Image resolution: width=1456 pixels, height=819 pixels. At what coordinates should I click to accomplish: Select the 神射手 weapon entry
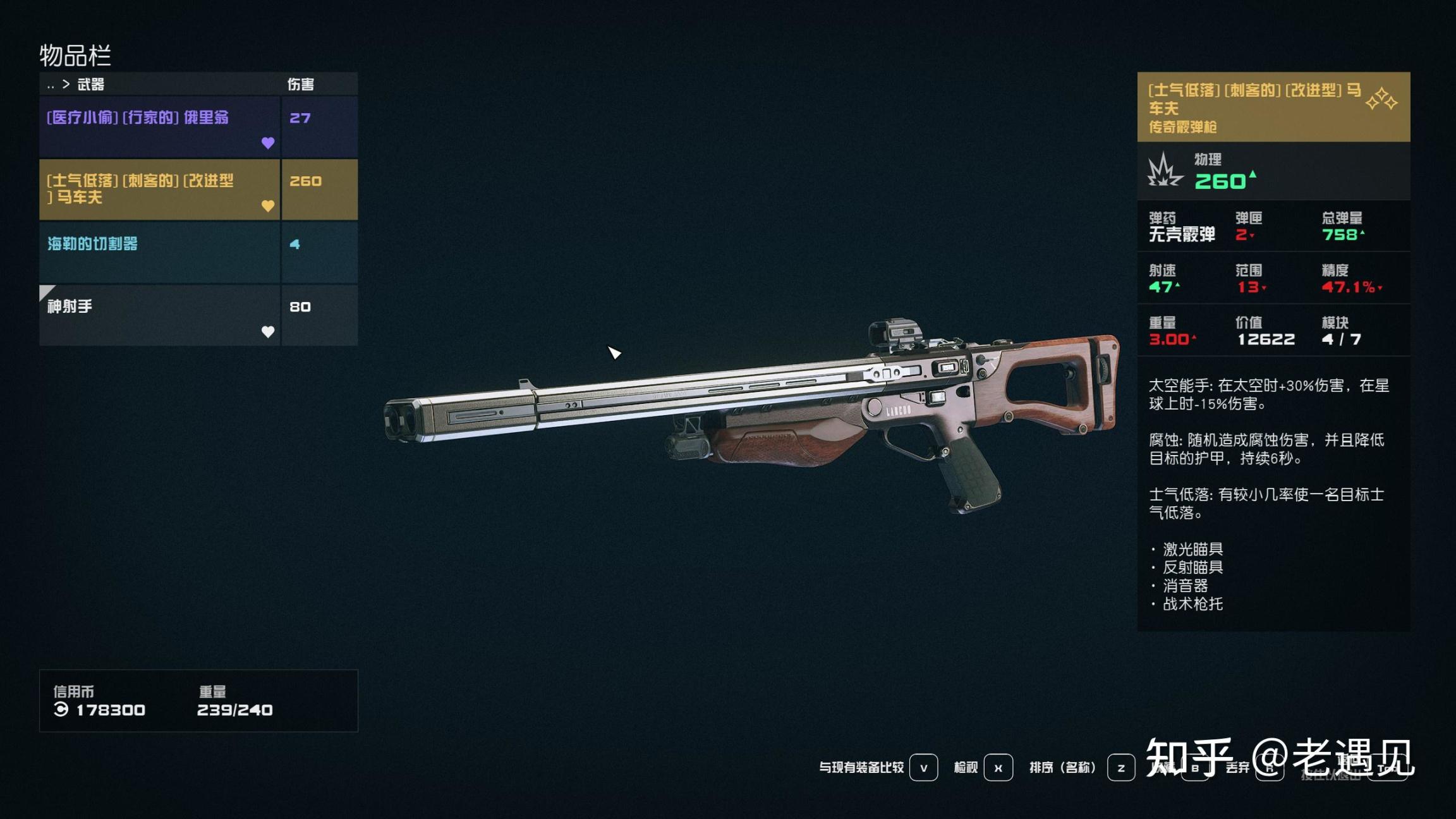point(159,315)
